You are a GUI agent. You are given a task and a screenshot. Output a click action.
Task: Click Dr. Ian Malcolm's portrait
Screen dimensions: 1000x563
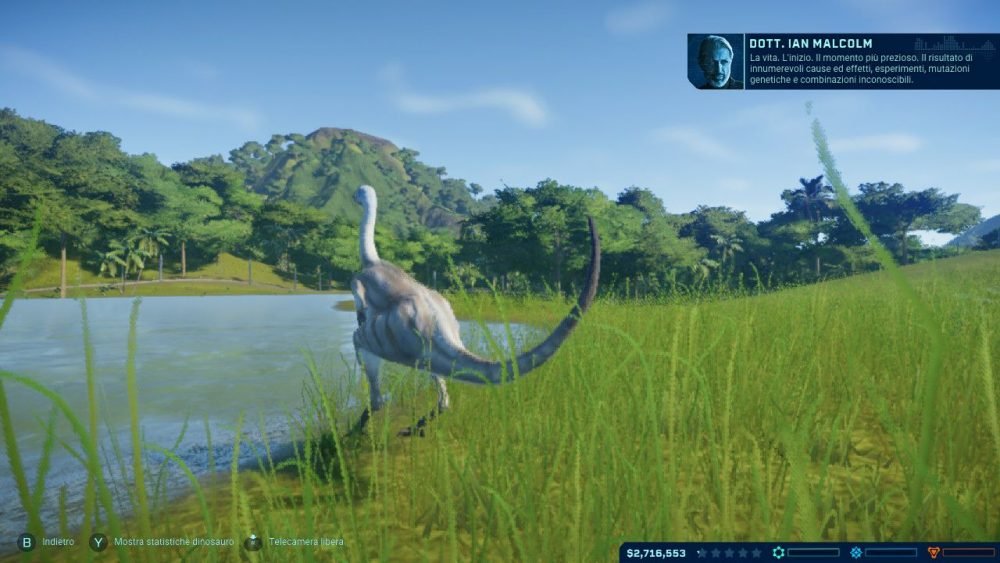[715, 62]
